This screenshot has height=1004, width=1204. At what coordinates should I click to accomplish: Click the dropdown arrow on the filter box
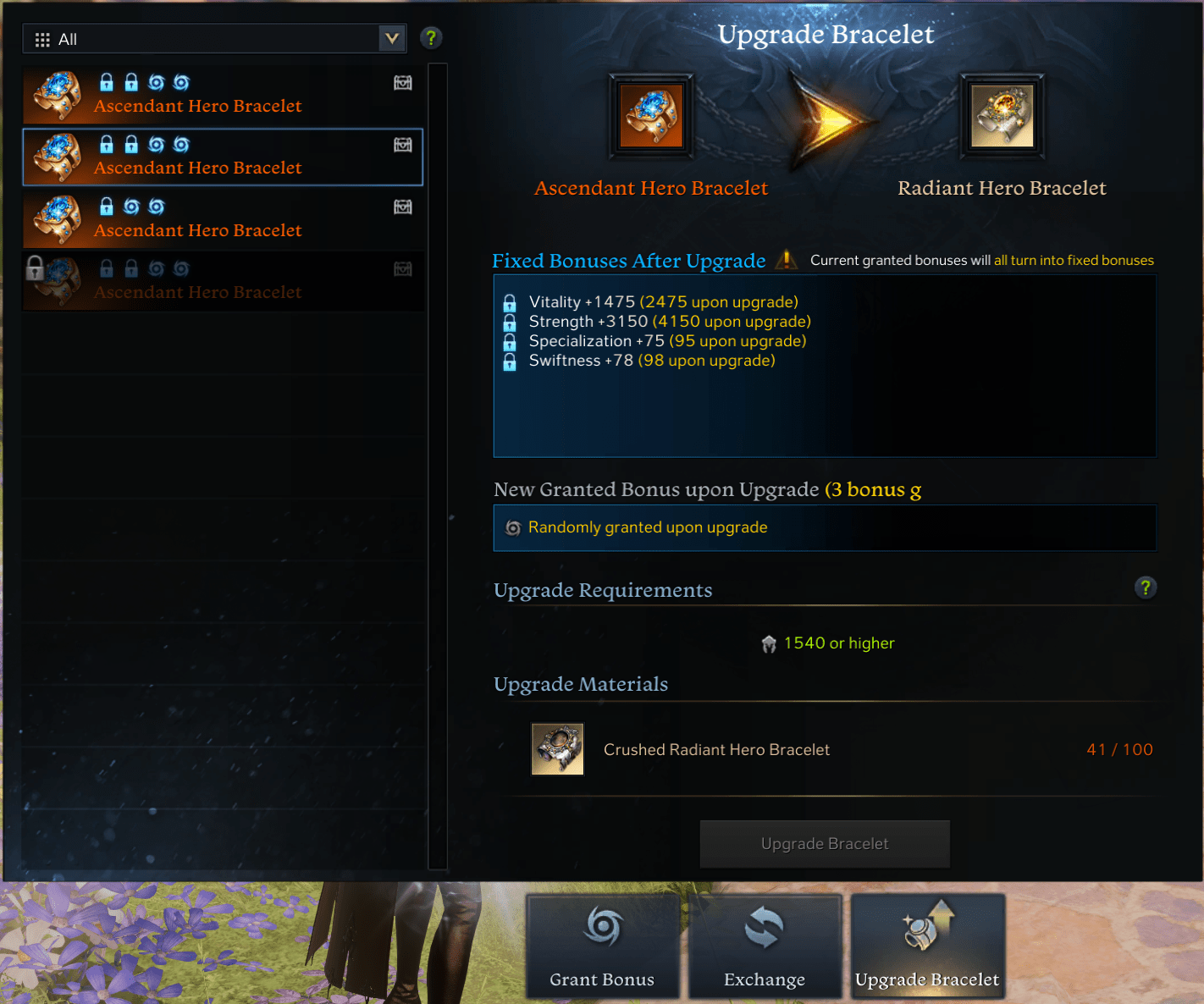pyautogui.click(x=391, y=38)
